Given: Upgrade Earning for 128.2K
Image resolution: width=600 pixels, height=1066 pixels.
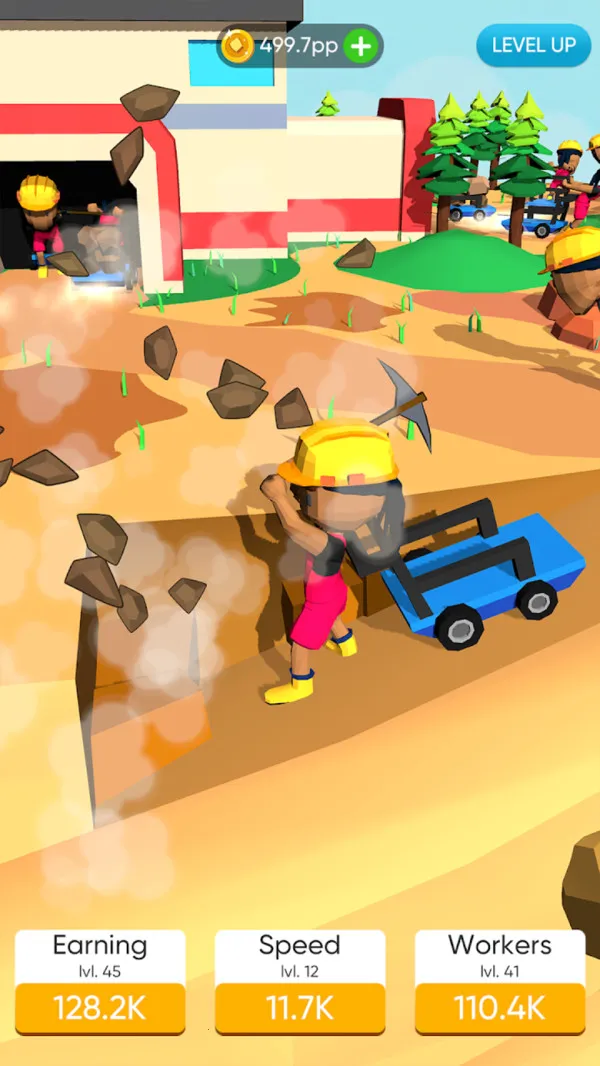Looking at the screenshot, I should click(x=100, y=1008).
